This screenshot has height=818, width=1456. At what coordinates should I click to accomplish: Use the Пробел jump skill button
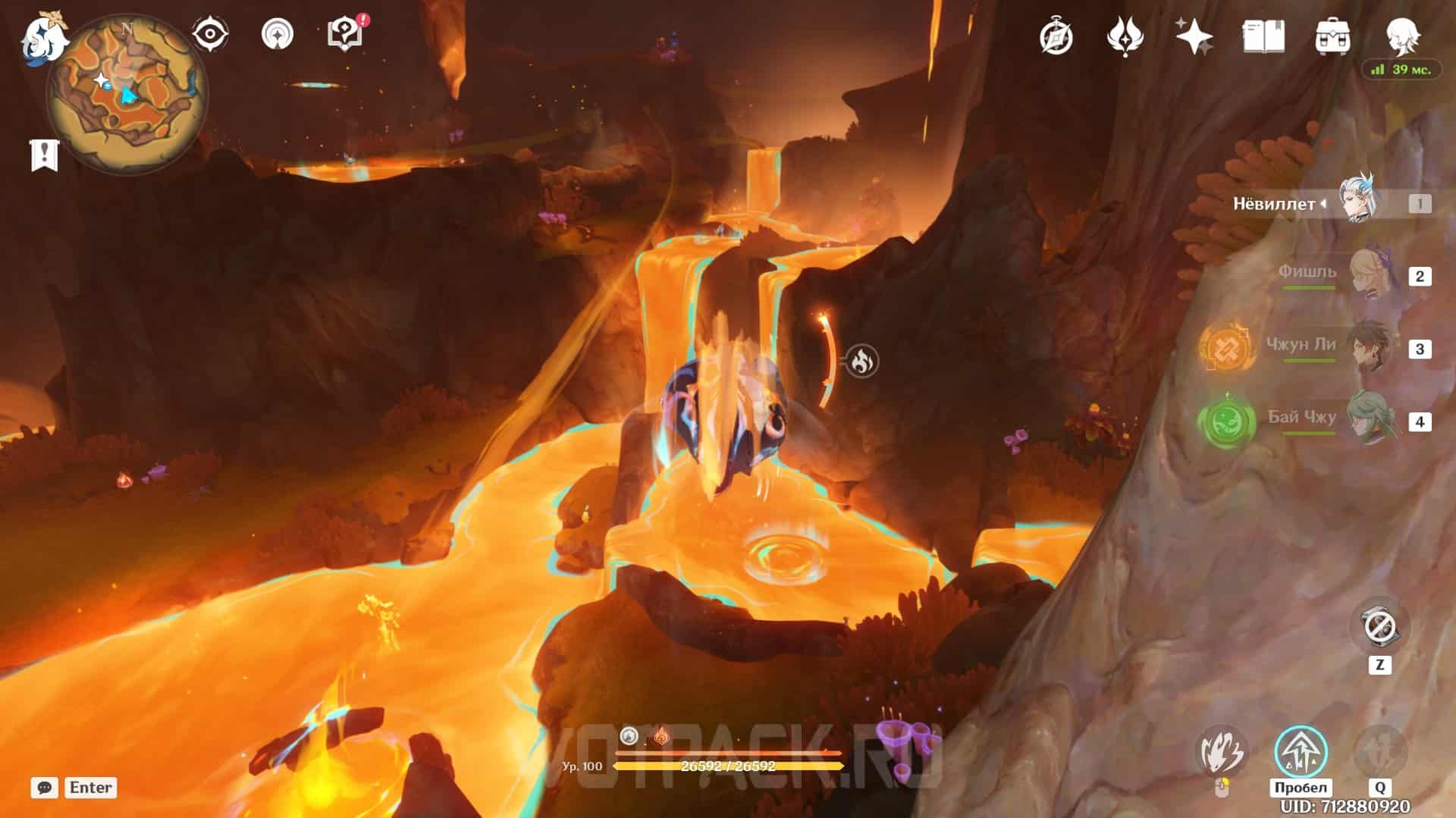[x=1301, y=752]
